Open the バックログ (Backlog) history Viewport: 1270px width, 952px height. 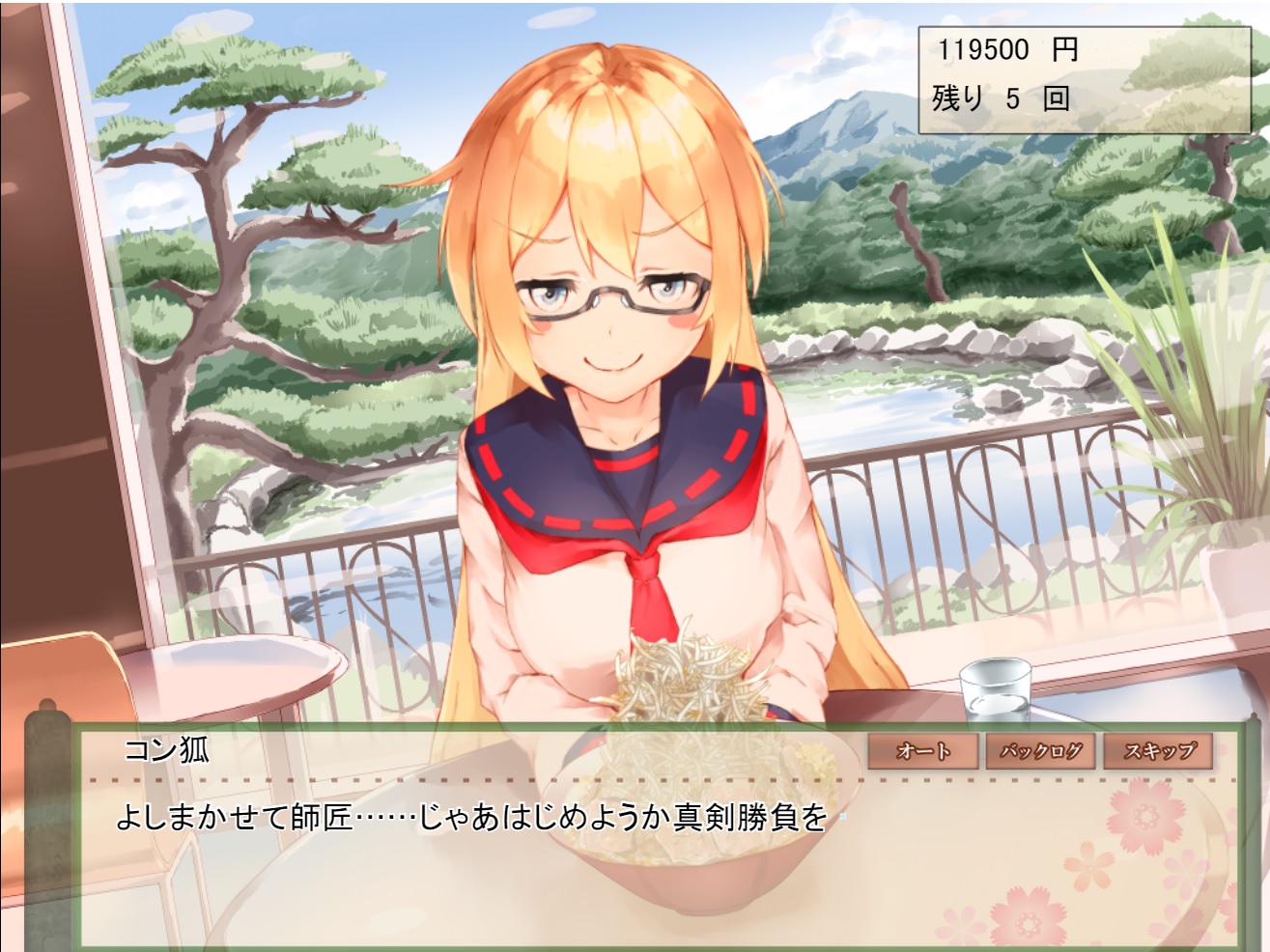tap(1040, 751)
